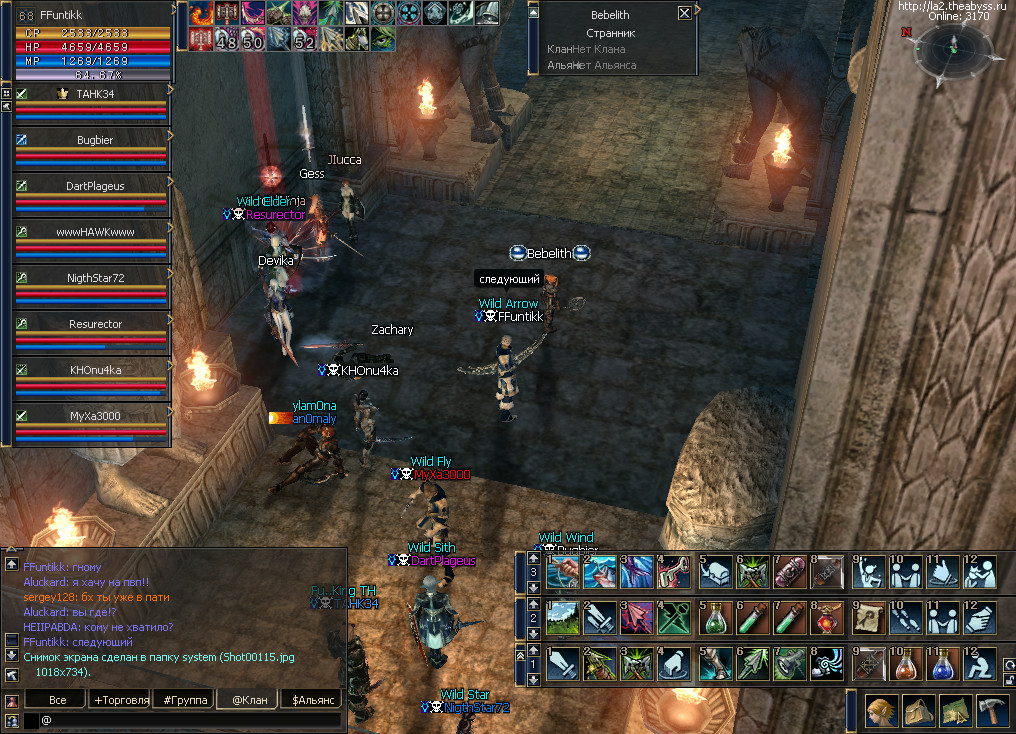Viewport: 1016px width, 734px height.
Task: Open the hammer system menu button
Action: pos(992,710)
